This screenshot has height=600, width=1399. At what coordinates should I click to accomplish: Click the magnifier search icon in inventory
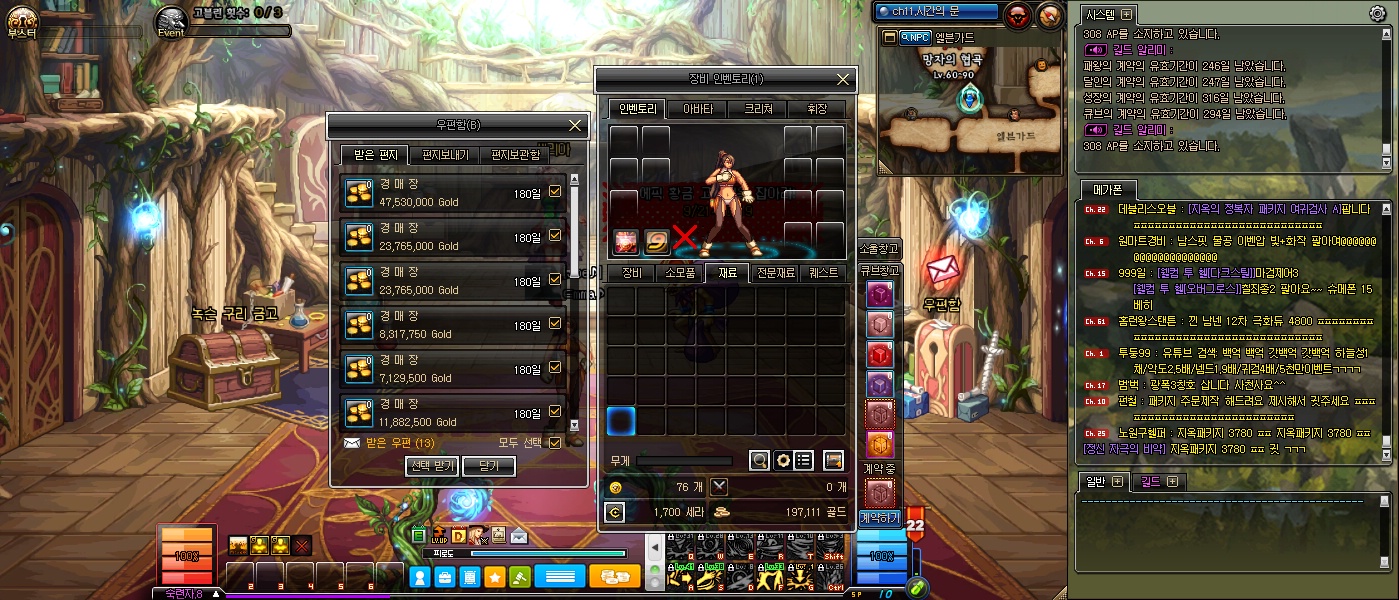click(760, 460)
